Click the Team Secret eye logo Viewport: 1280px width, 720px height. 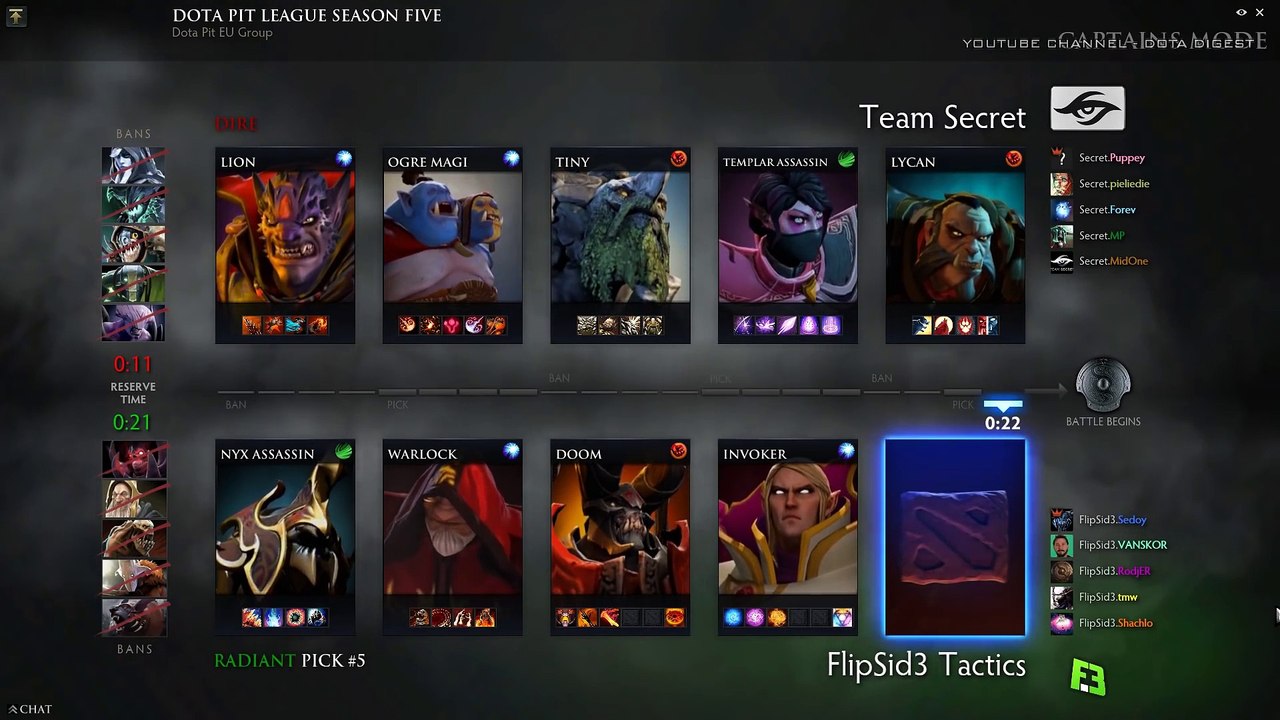tap(1088, 109)
